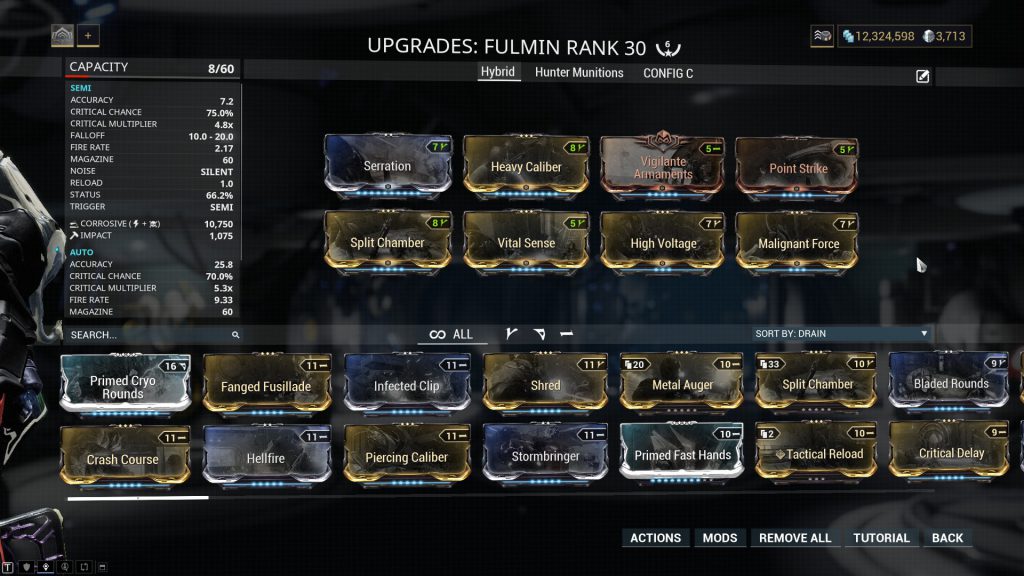Pick the equipped Heavy Caliber mod
The image size is (1024, 576).
(x=526, y=164)
